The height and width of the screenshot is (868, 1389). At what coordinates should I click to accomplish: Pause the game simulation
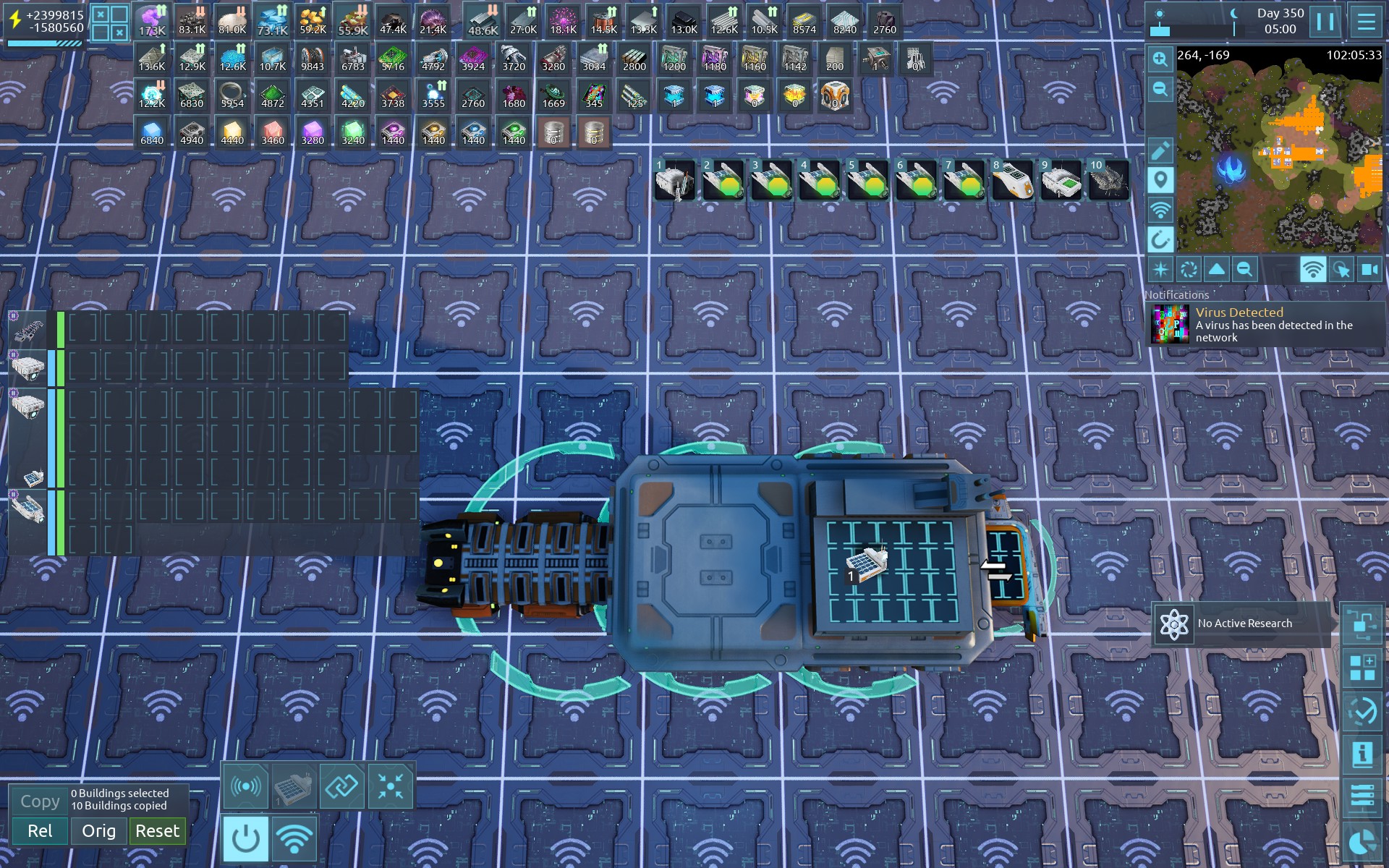[x=1325, y=22]
